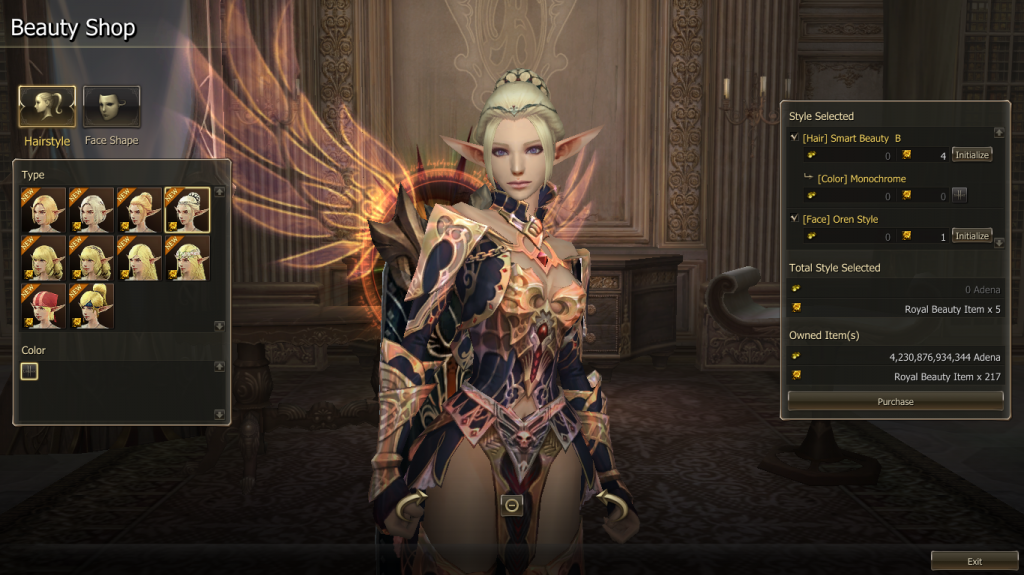Image resolution: width=1024 pixels, height=575 pixels.
Task: Click the Purchase button
Action: 895,401
